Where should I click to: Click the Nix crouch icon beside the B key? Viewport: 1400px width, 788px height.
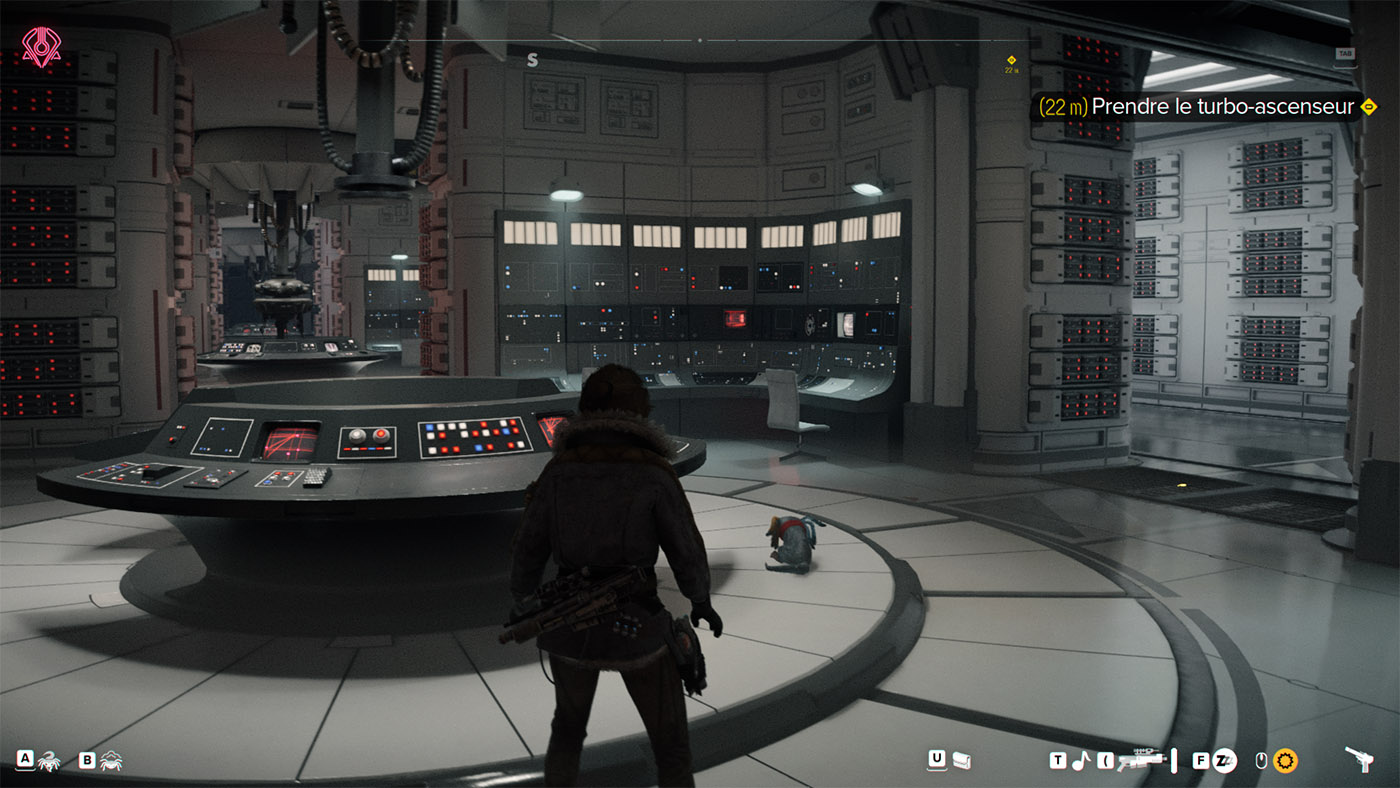click(110, 761)
